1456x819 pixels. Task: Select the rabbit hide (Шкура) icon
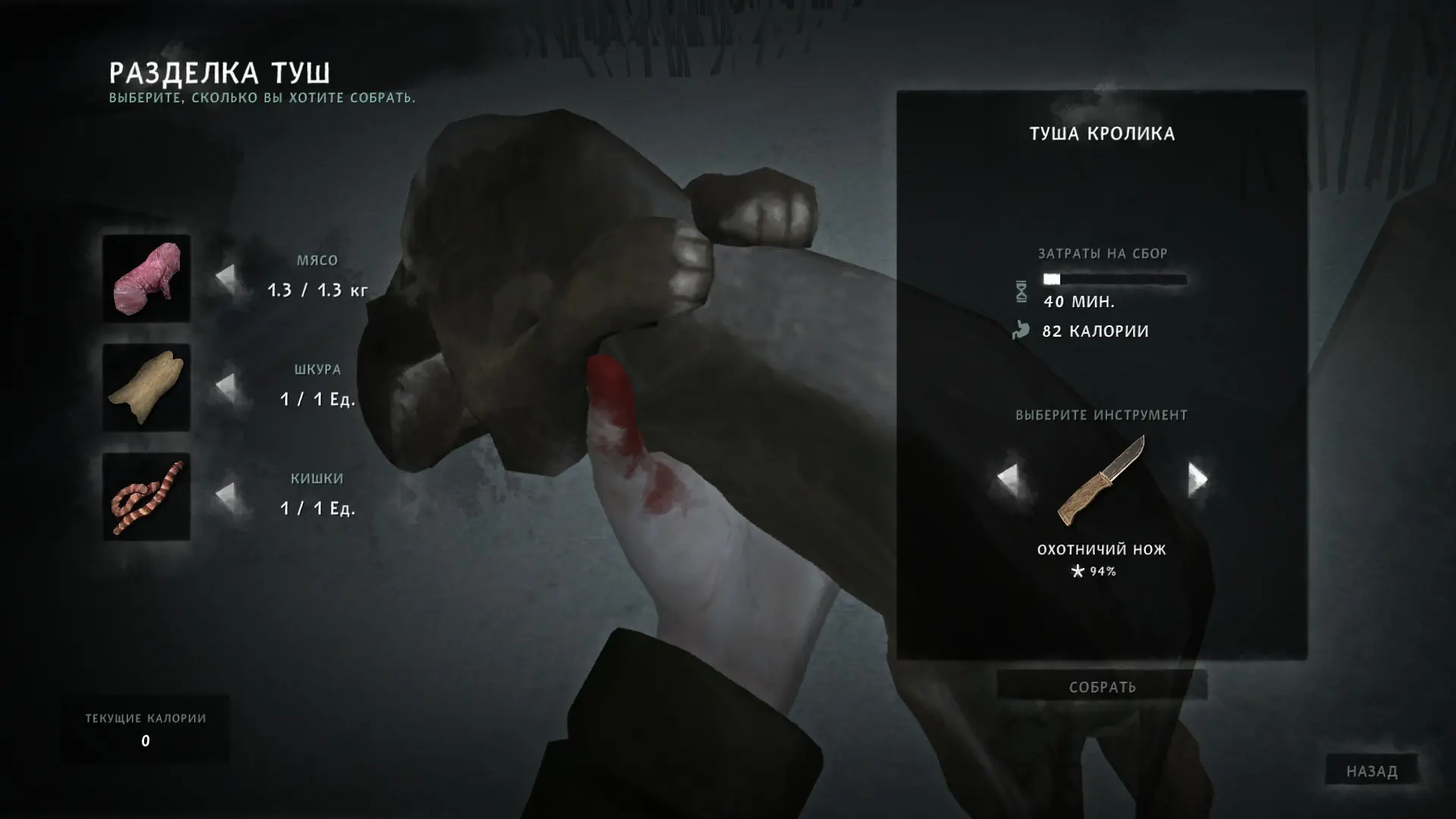point(146,388)
